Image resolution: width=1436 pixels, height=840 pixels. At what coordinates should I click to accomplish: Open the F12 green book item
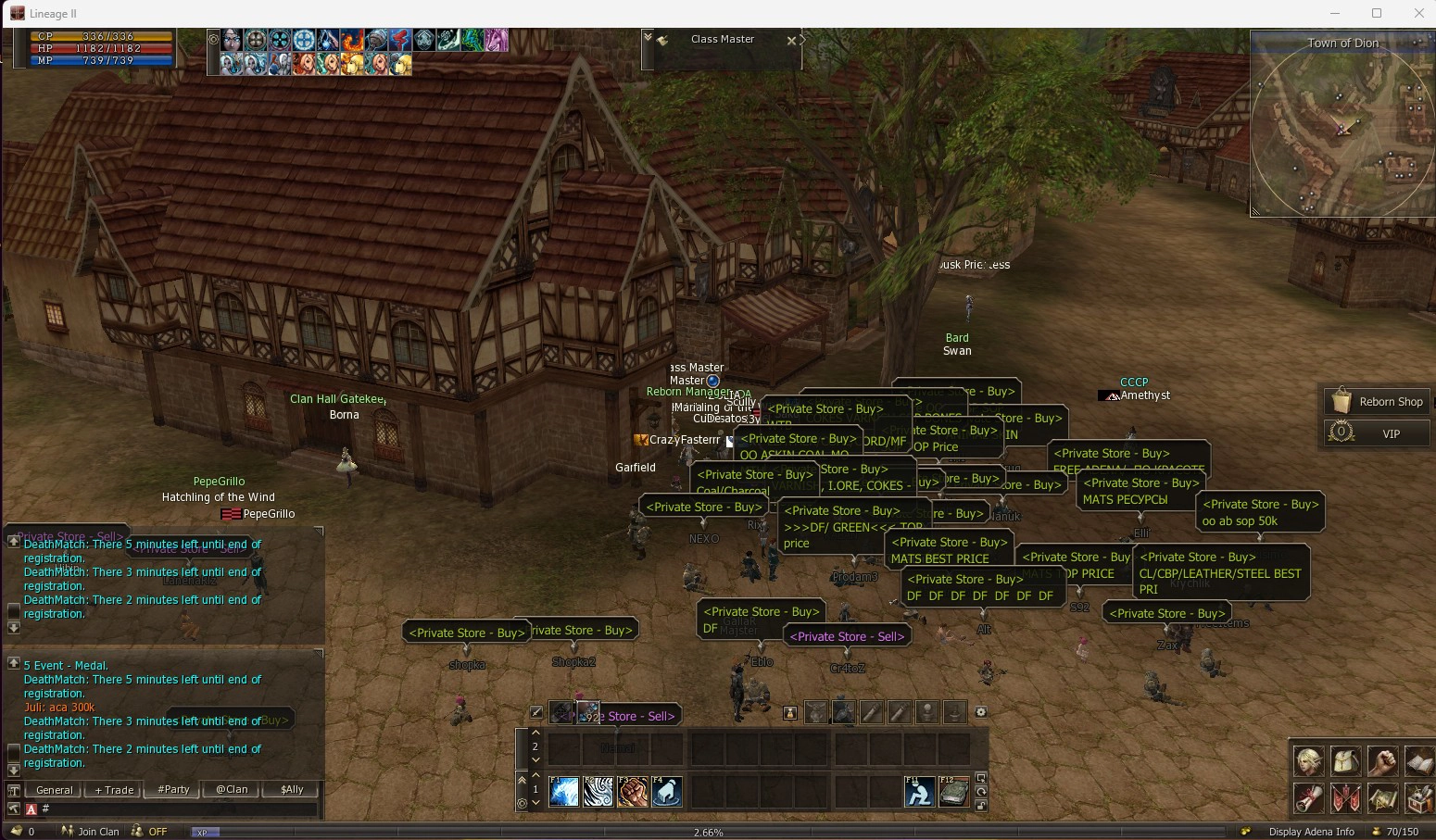954,792
